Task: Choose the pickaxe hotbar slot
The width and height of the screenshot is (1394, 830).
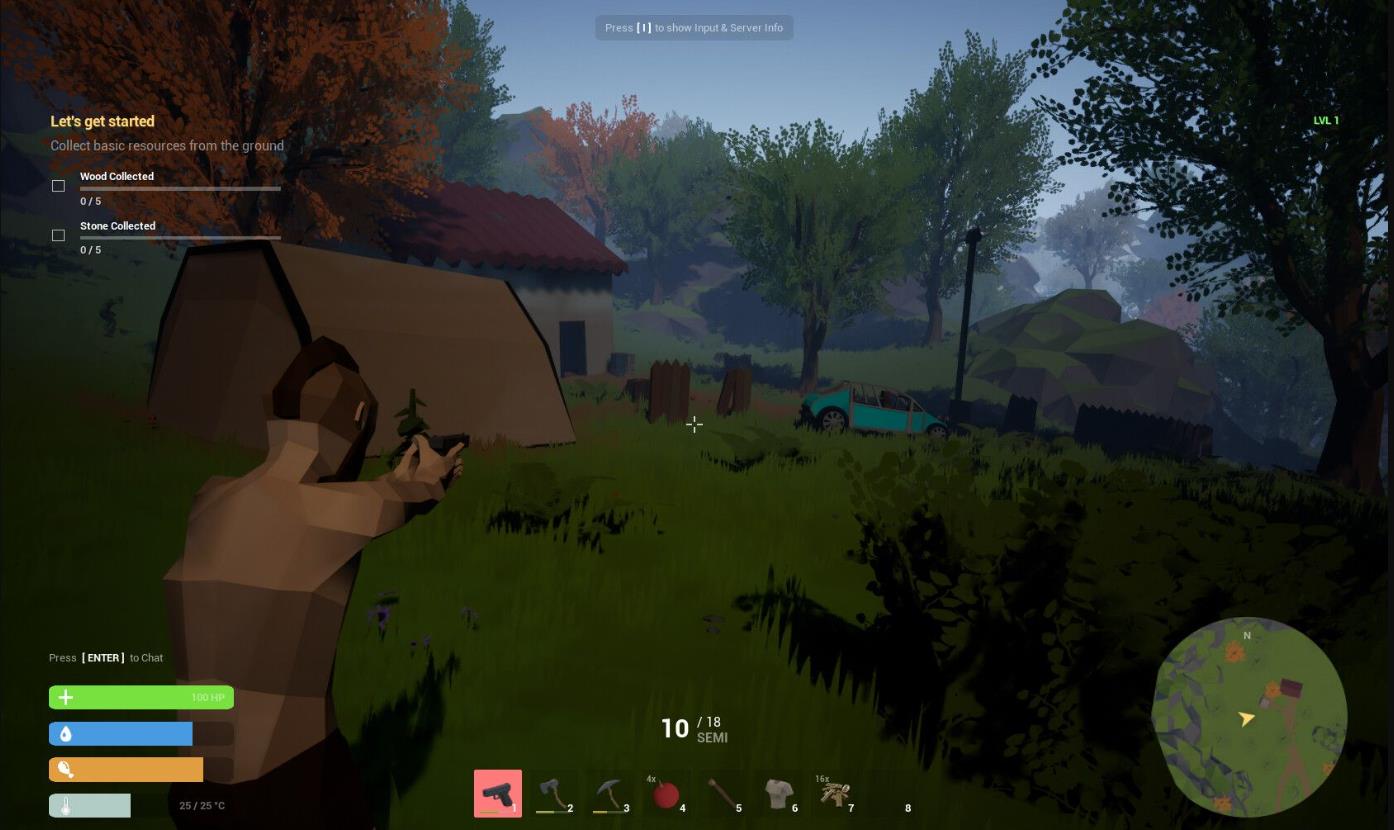Action: coord(609,794)
